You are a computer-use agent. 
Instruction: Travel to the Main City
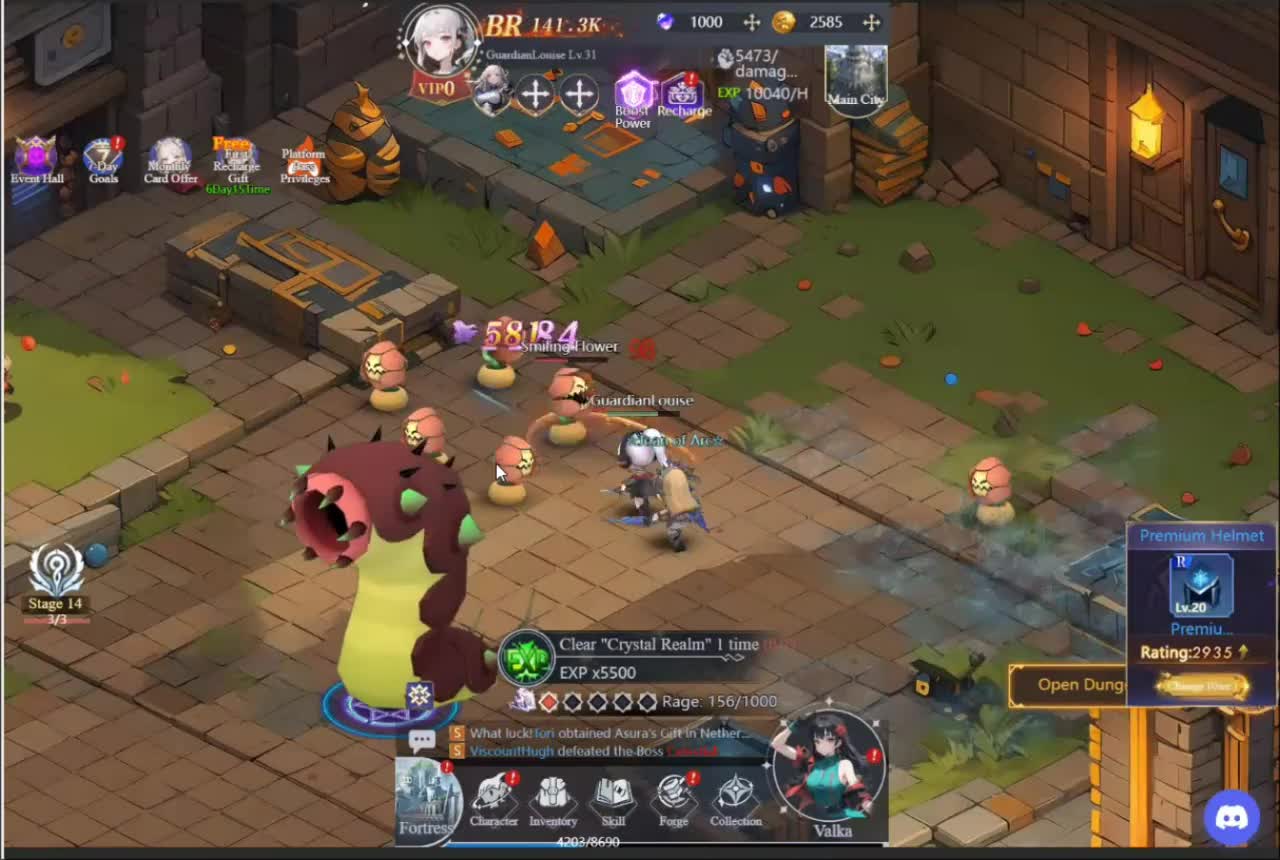pos(856,75)
